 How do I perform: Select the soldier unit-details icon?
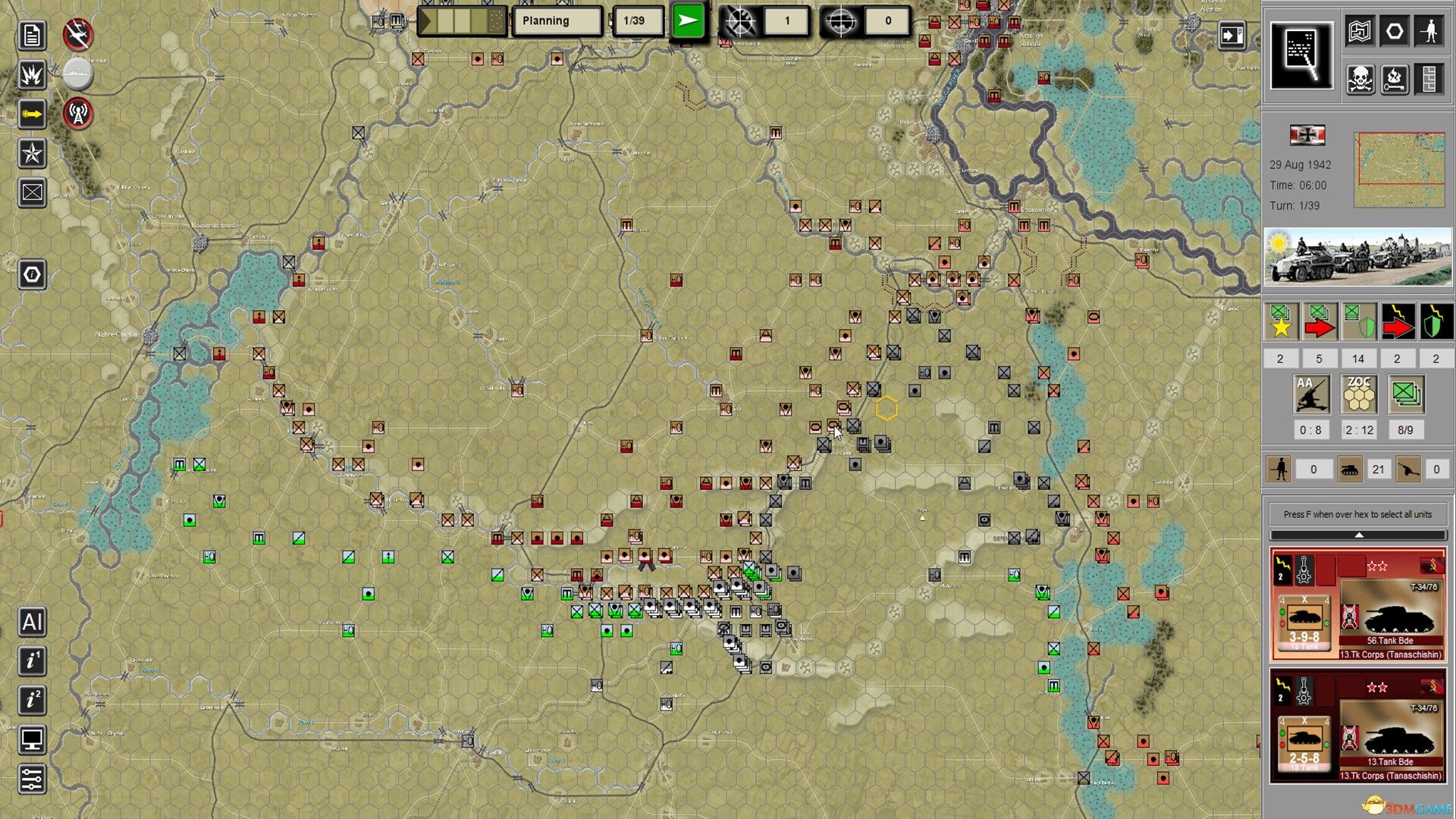1430,32
